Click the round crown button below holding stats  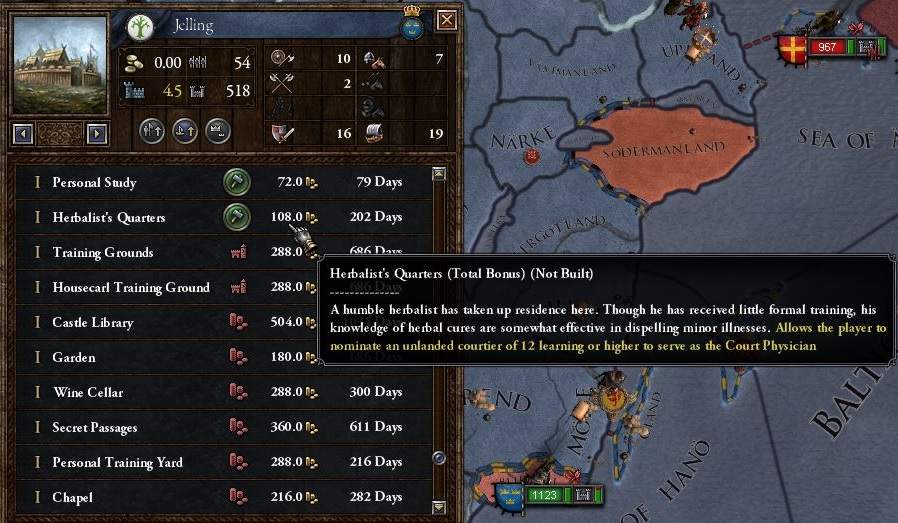[x=218, y=131]
